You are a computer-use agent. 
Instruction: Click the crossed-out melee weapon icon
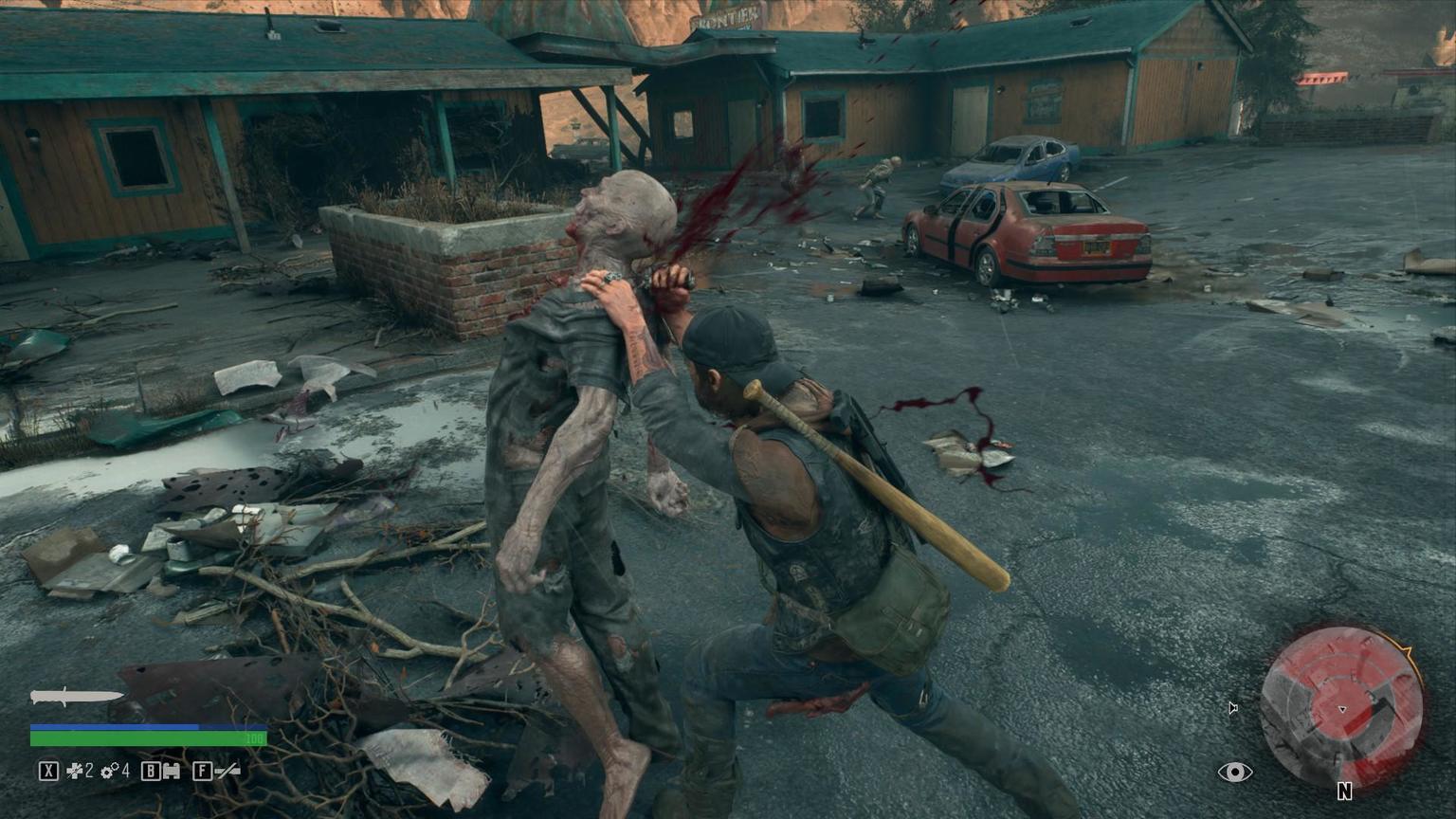click(x=227, y=771)
